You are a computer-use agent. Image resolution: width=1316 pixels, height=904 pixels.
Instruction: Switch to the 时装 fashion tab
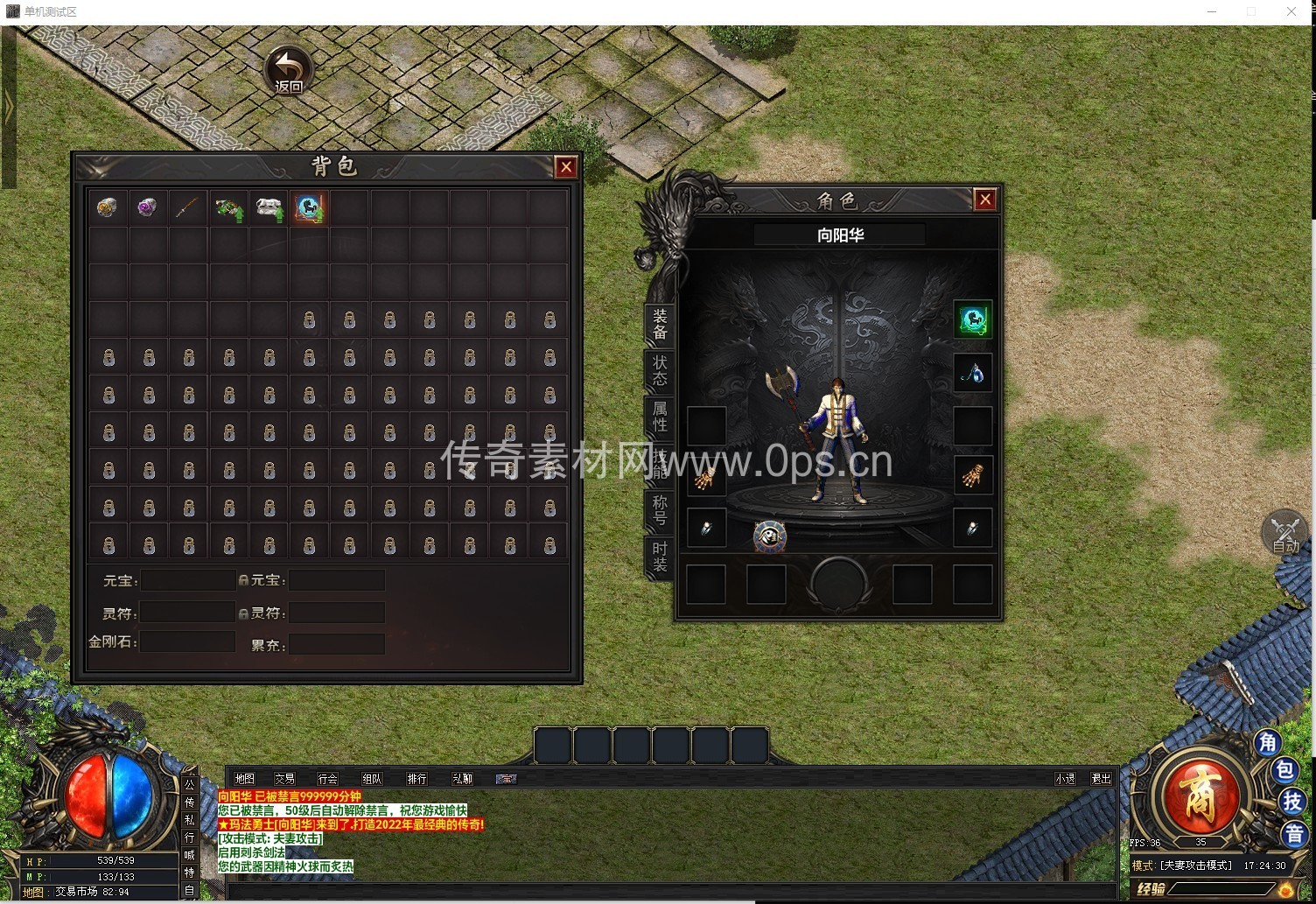click(660, 557)
